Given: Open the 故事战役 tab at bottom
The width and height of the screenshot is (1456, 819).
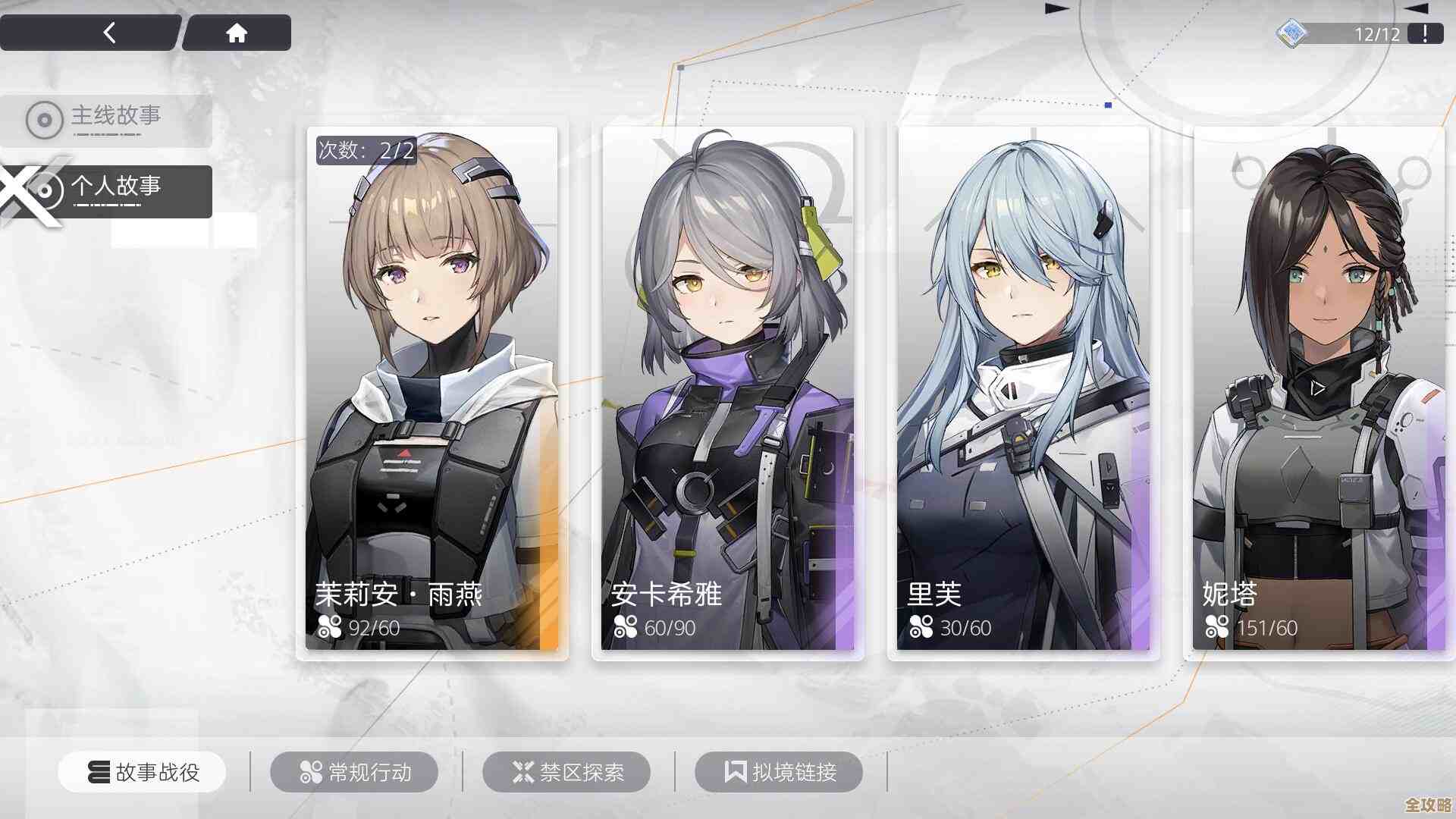Looking at the screenshot, I should (x=142, y=772).
